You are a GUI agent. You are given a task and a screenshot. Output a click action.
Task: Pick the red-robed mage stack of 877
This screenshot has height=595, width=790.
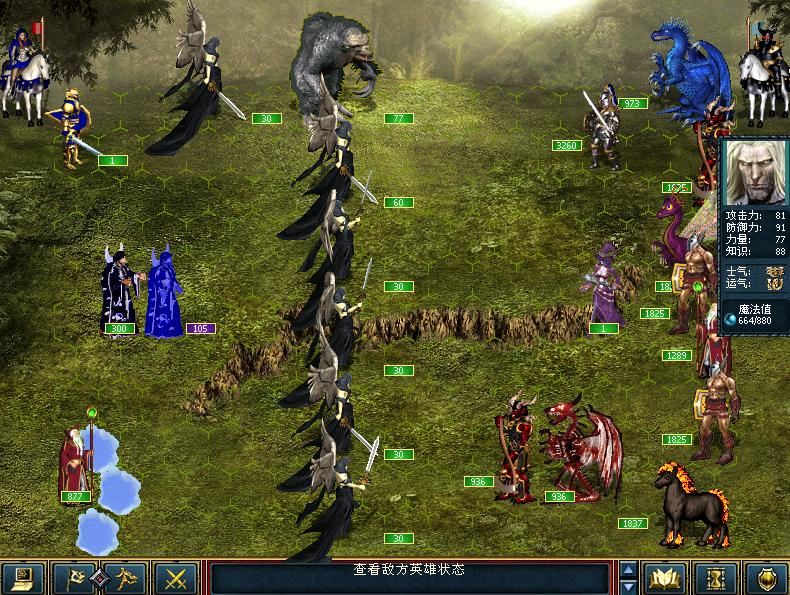click(x=77, y=460)
